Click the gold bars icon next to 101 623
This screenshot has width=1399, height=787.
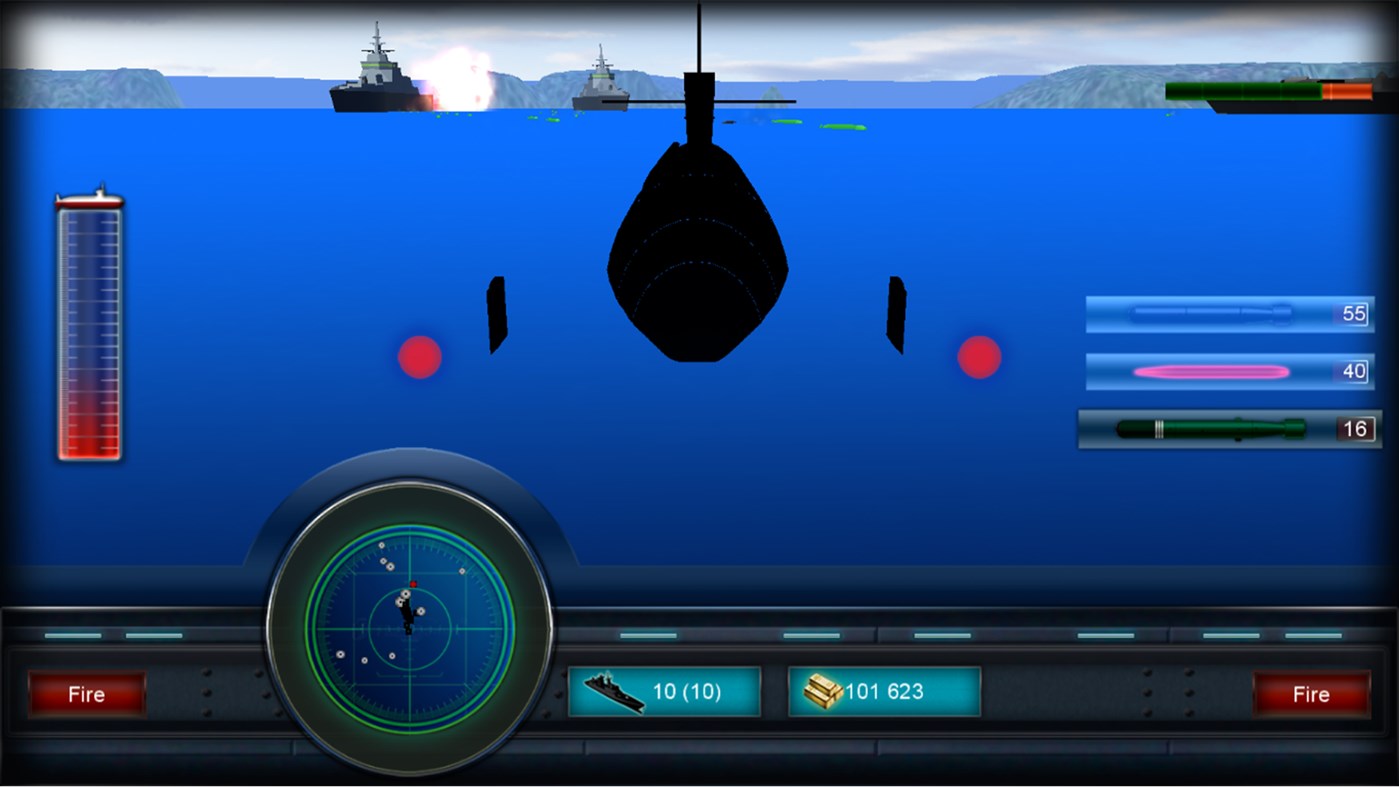click(822, 692)
